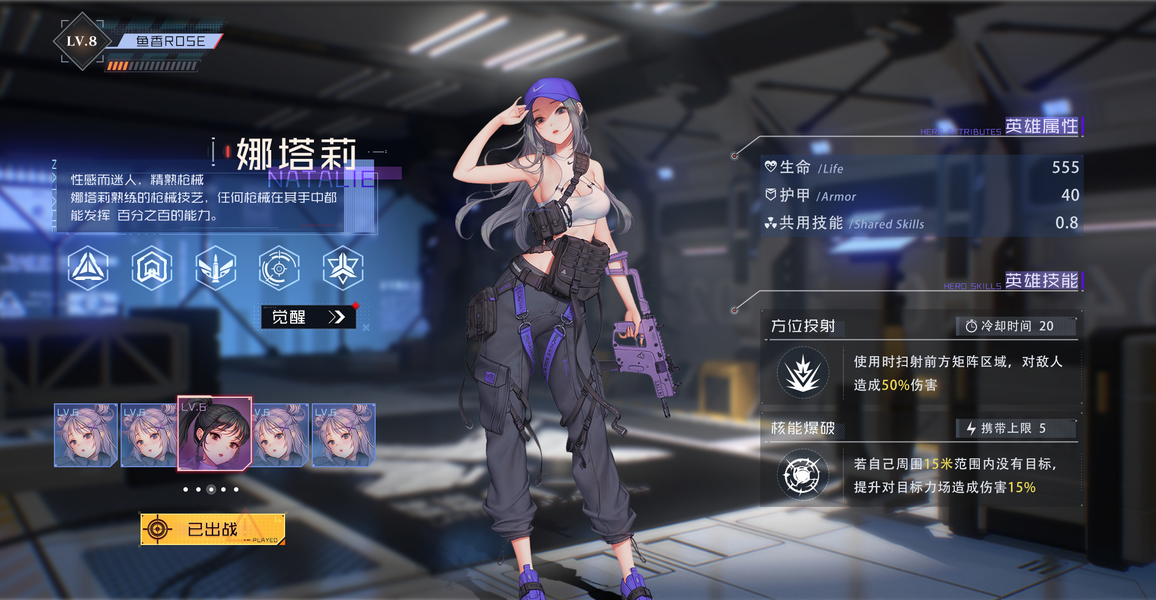
Task: Select the three-pointed star hexagon icon
Action: [342, 267]
